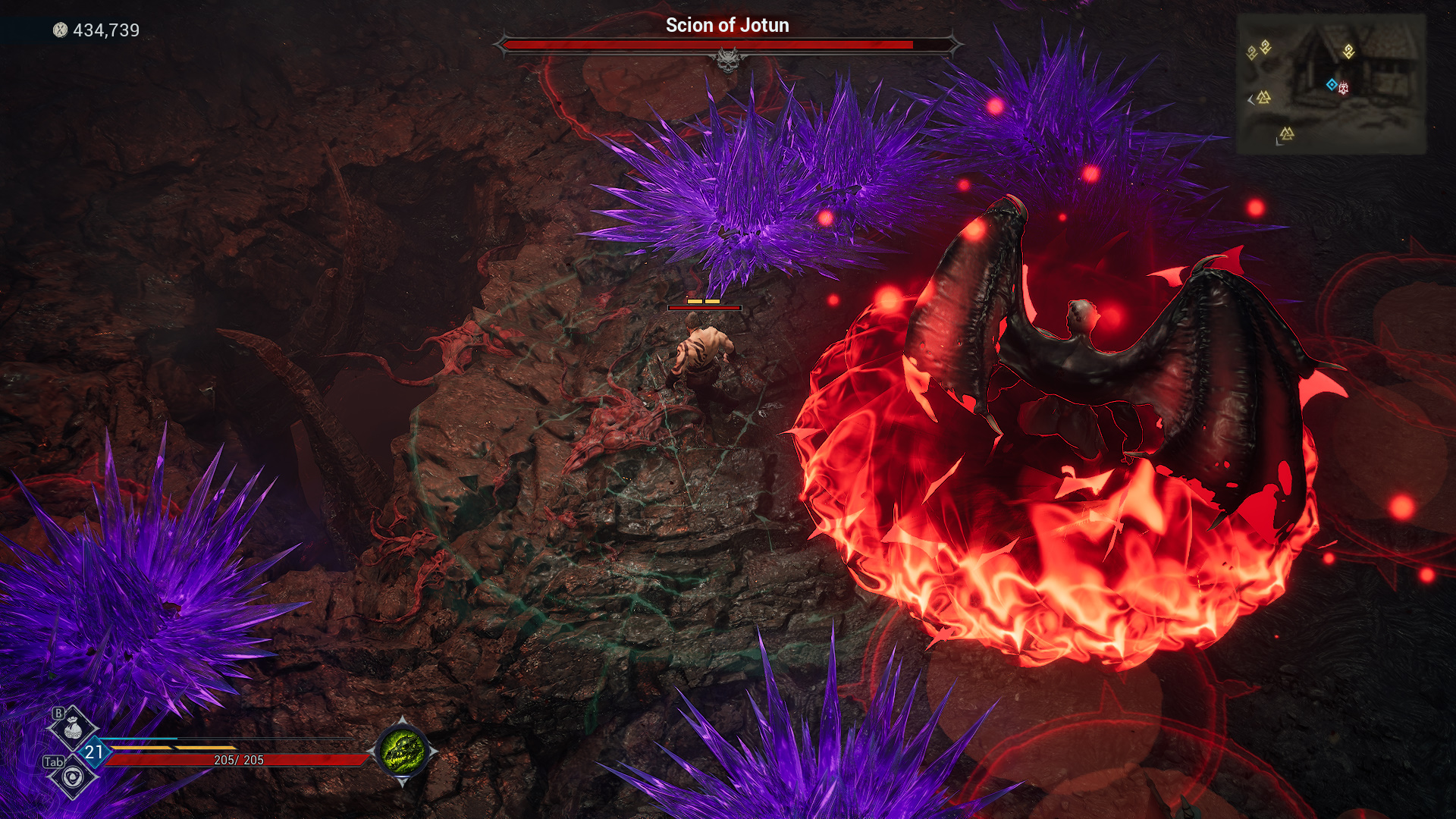Select the second Valknut marker on minimap left edge
The height and width of the screenshot is (819, 1456).
[x=1264, y=98]
